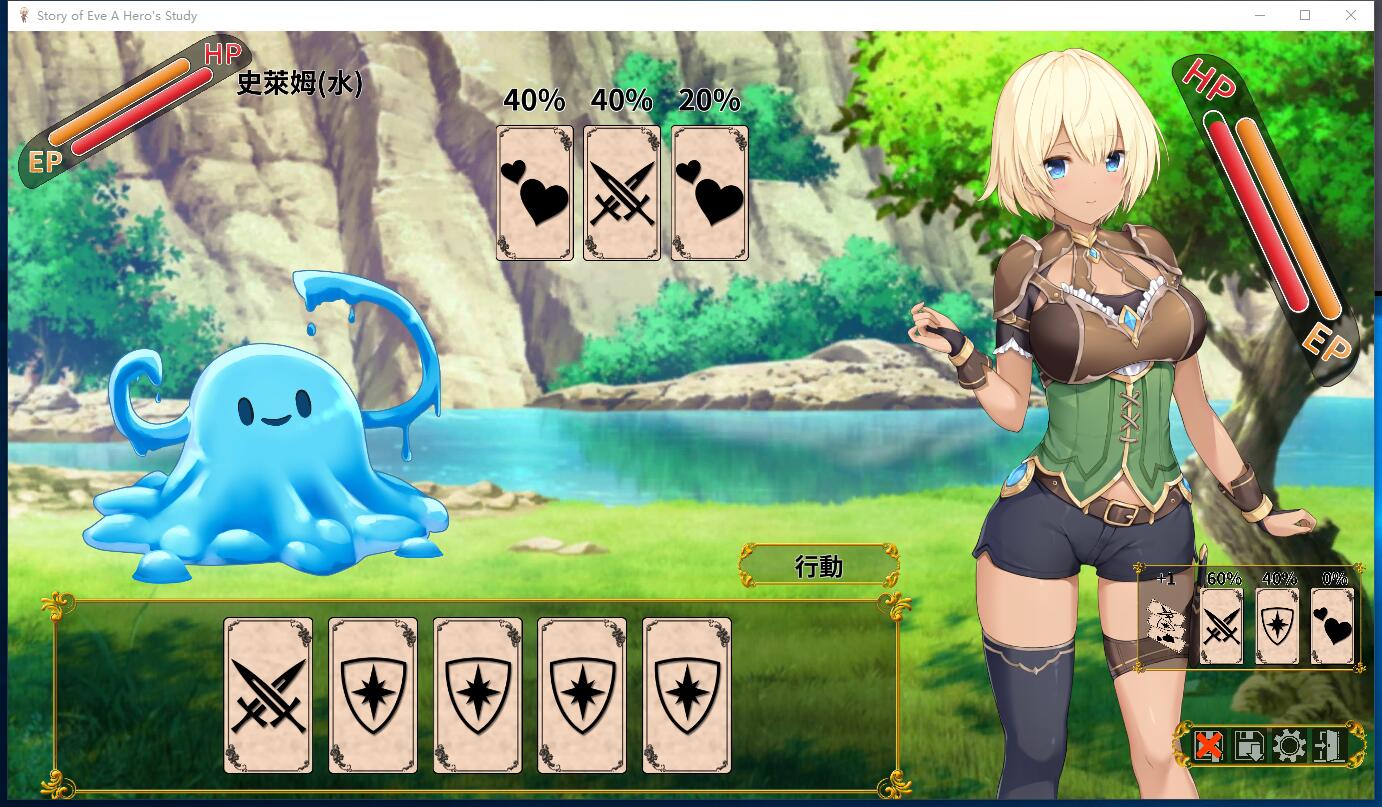
Task: Open the settings gear icon
Action: coord(1289,744)
